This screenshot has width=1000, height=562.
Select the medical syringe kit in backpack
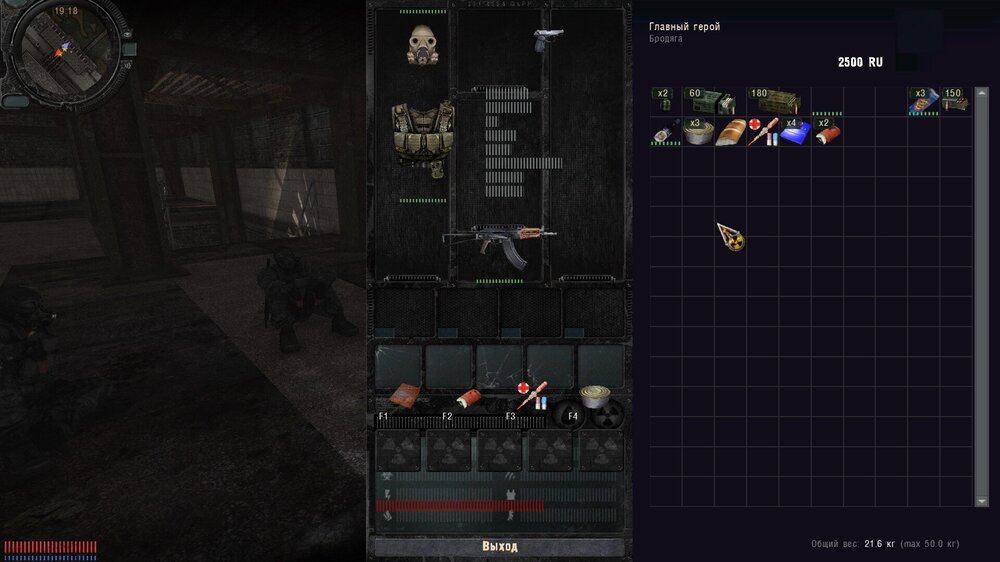tap(762, 133)
